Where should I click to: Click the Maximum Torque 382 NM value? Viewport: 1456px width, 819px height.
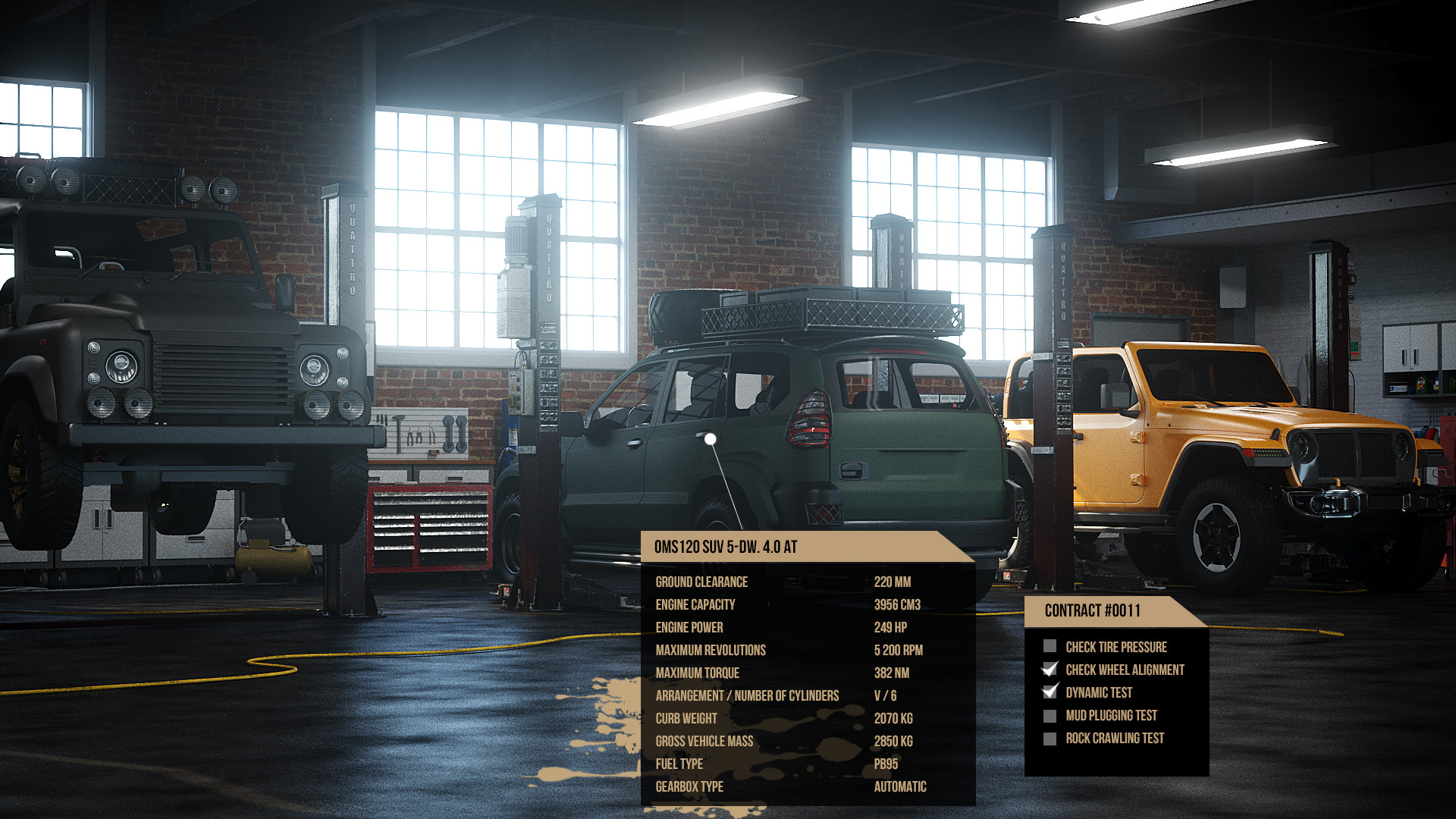(892, 673)
